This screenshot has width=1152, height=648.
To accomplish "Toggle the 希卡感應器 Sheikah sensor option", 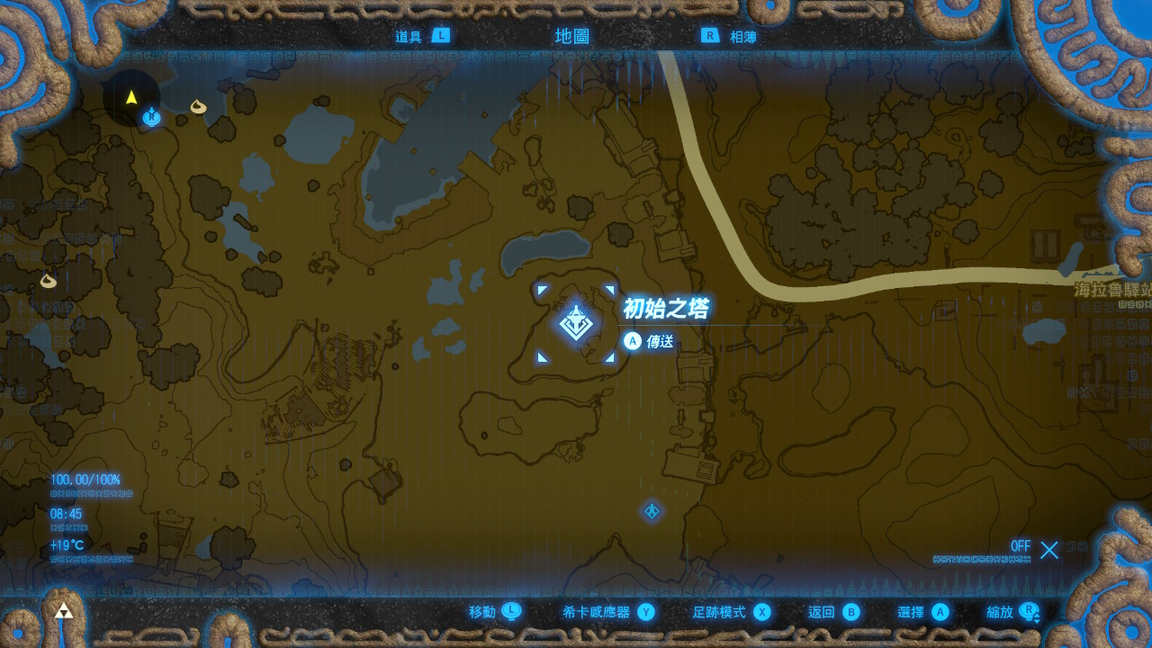I will tap(608, 612).
